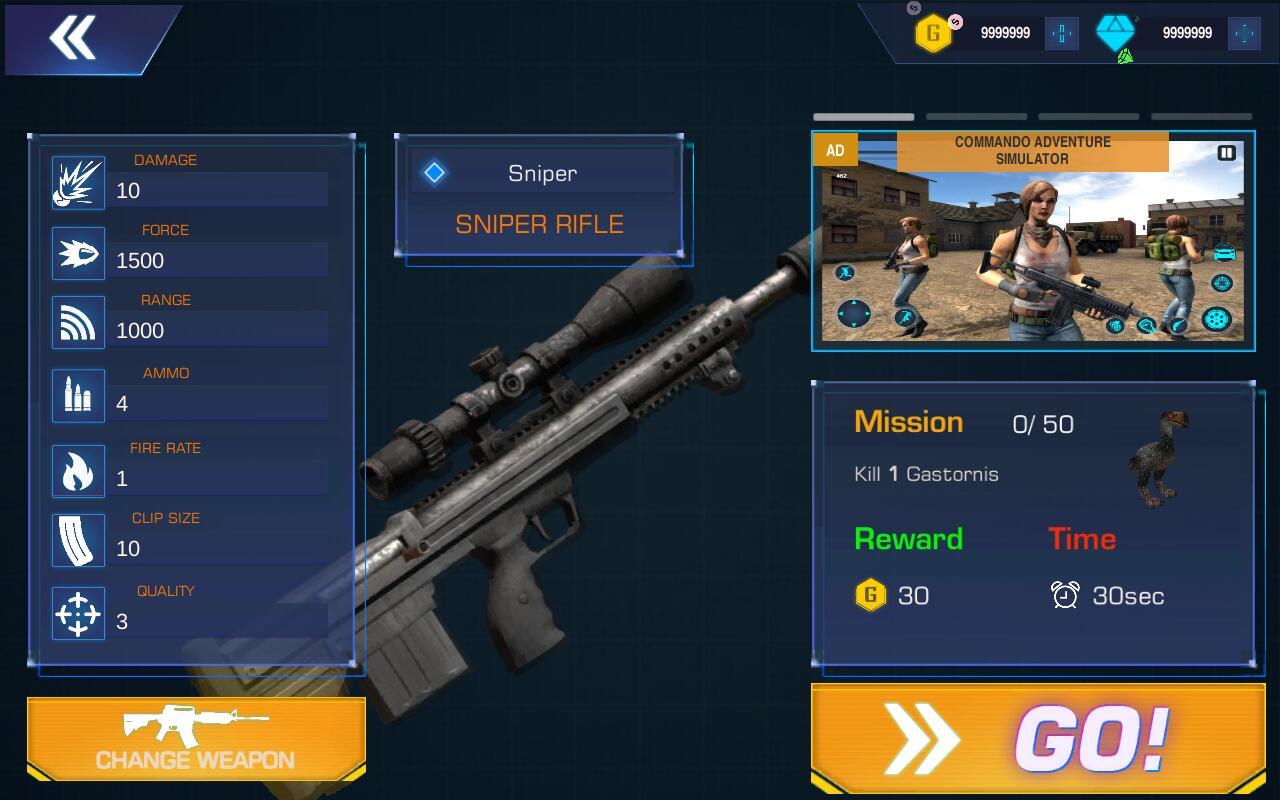
Task: Pause the Commando Adventure Simulator ad
Action: [1226, 153]
